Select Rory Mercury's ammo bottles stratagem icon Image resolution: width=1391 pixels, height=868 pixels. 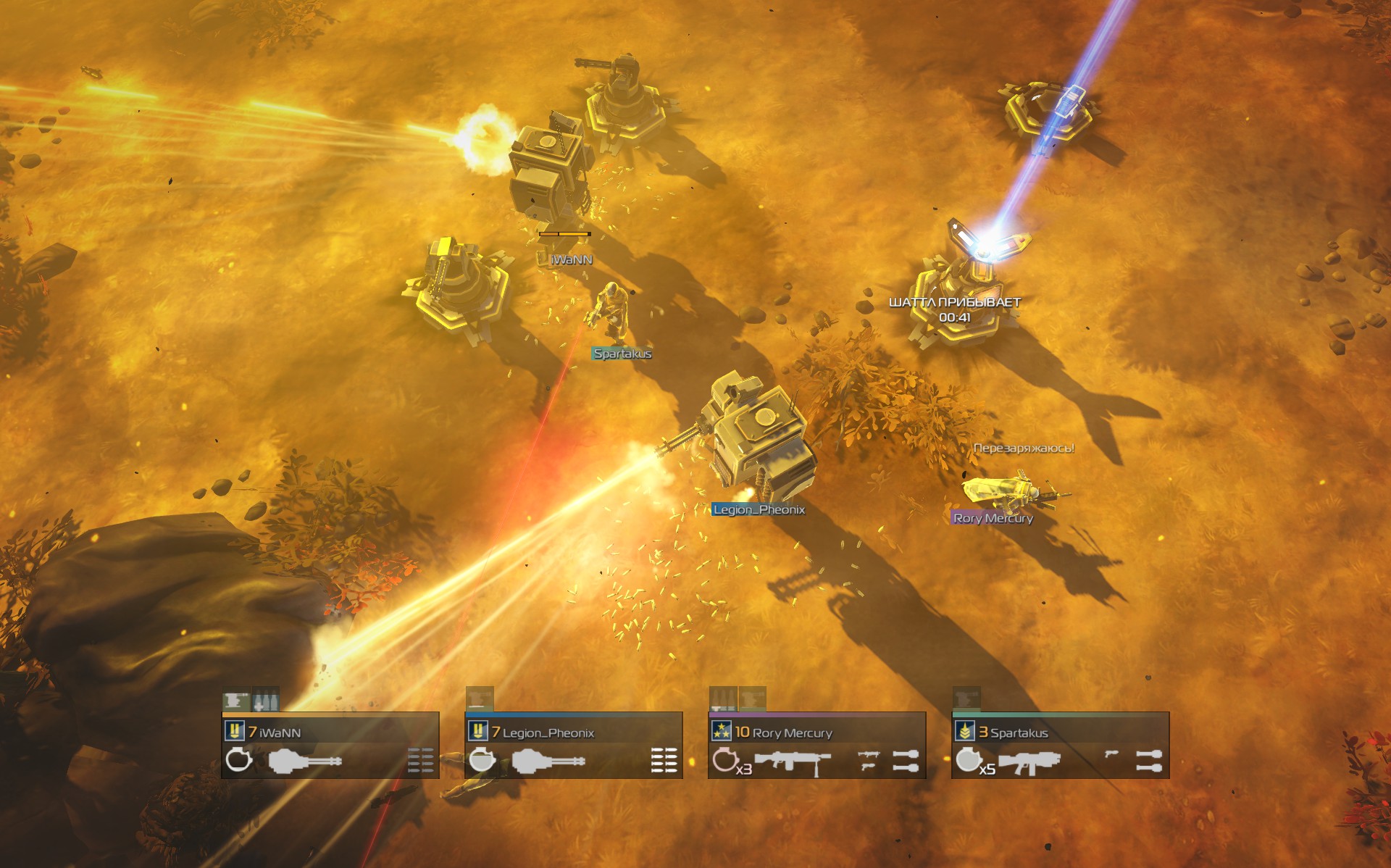pyautogui.click(x=722, y=699)
